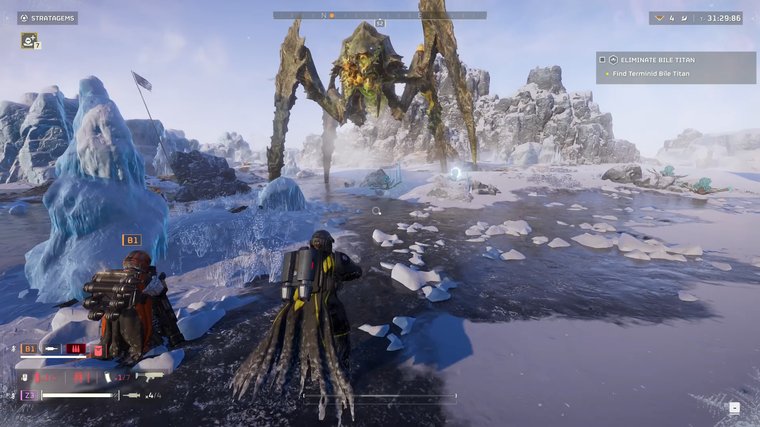The image size is (760, 427).
Task: Toggle the Eliminate Bile Titan objective checkbox
Action: tap(602, 60)
